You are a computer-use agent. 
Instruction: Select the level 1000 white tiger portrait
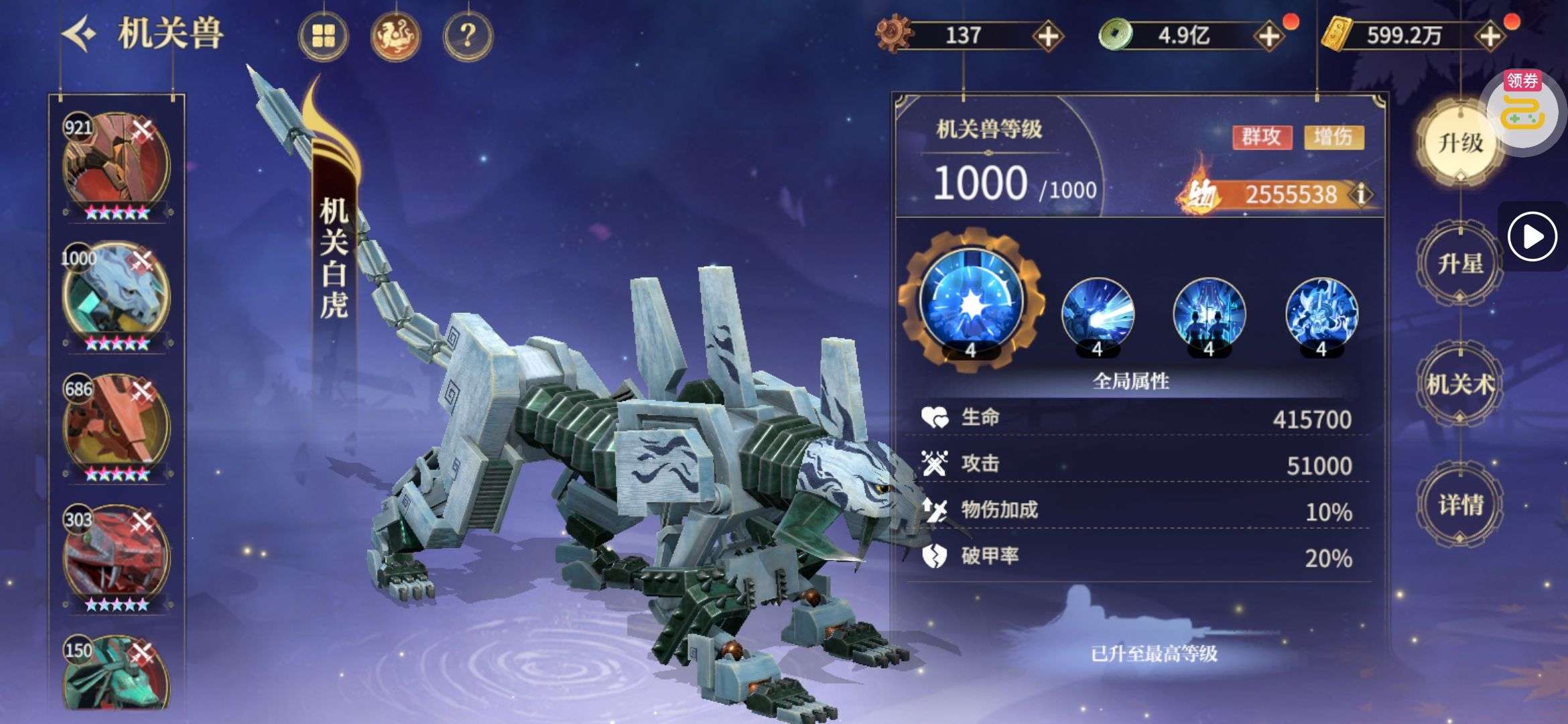[x=117, y=295]
